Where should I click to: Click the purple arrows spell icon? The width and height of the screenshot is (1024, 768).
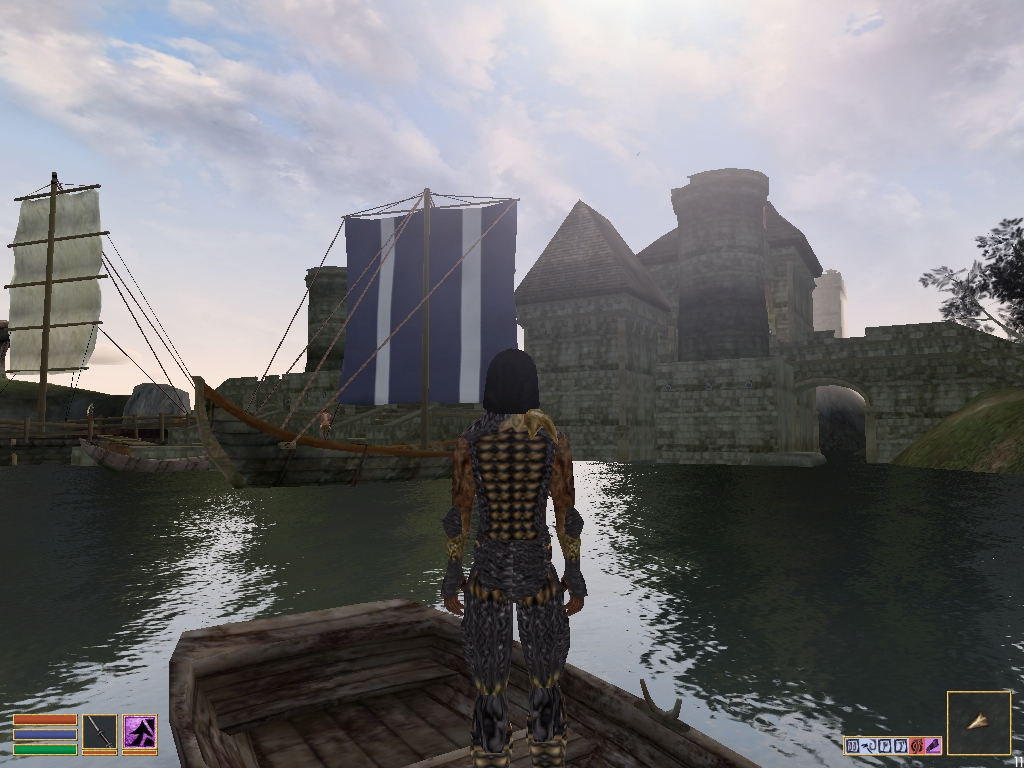tap(139, 733)
